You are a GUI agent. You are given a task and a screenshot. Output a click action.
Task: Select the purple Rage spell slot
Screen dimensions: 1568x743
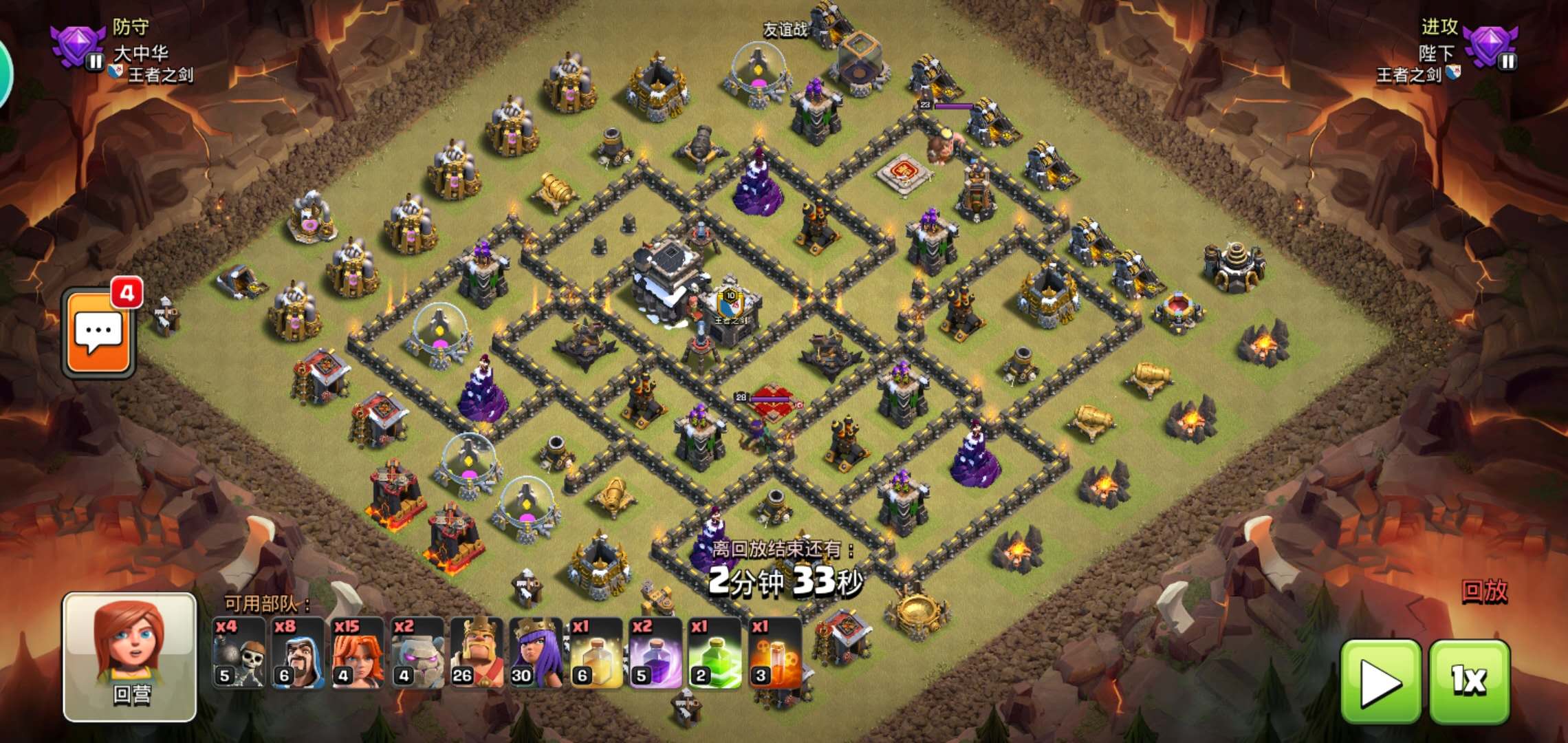(655, 654)
